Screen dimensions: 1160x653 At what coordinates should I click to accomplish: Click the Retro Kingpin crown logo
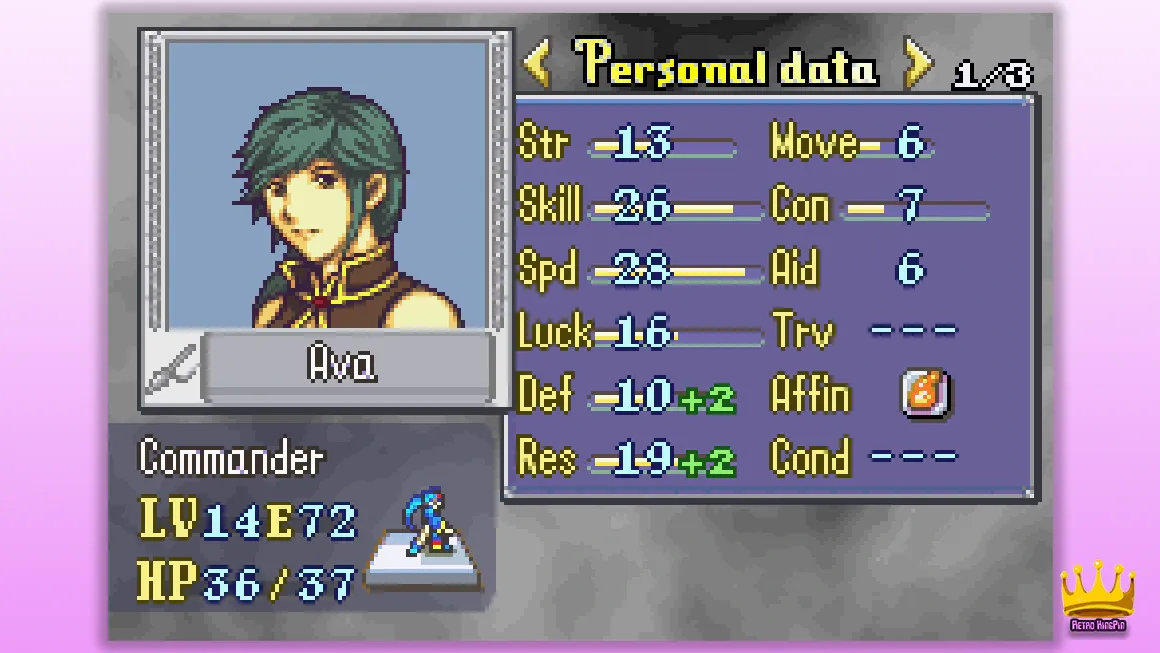(x=1098, y=597)
